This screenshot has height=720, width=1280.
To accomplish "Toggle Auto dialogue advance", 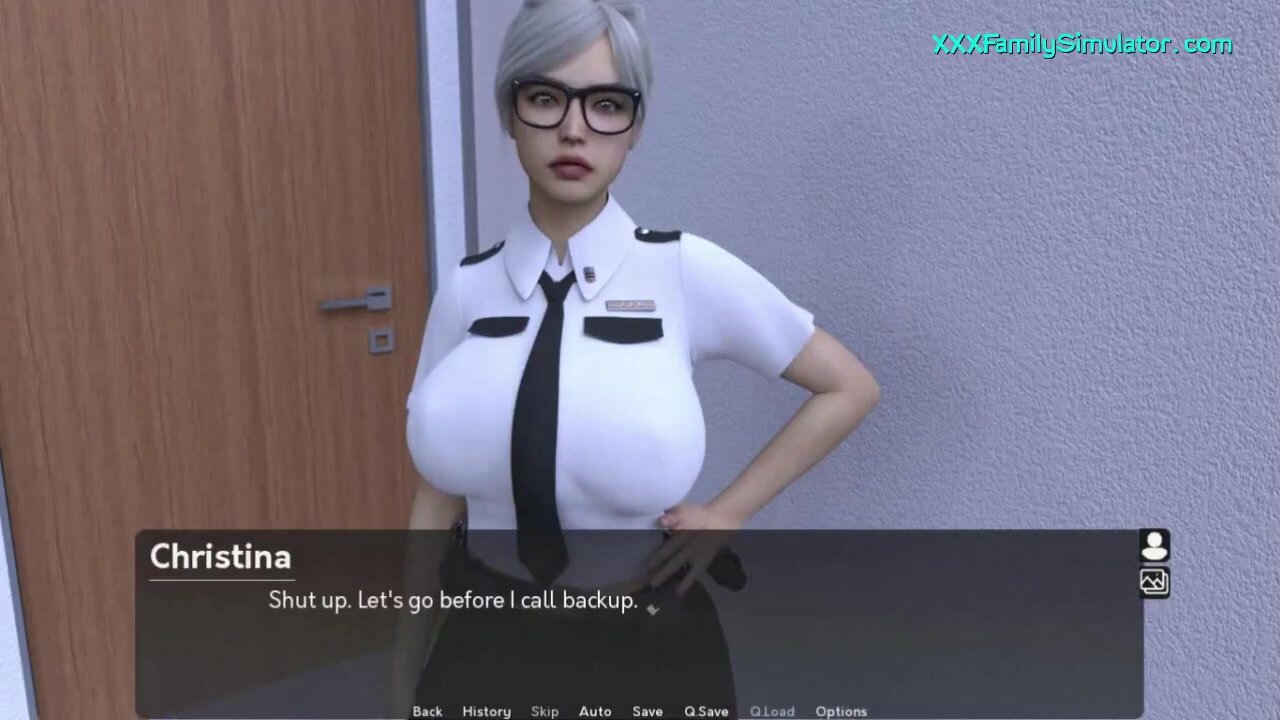I will (595, 711).
